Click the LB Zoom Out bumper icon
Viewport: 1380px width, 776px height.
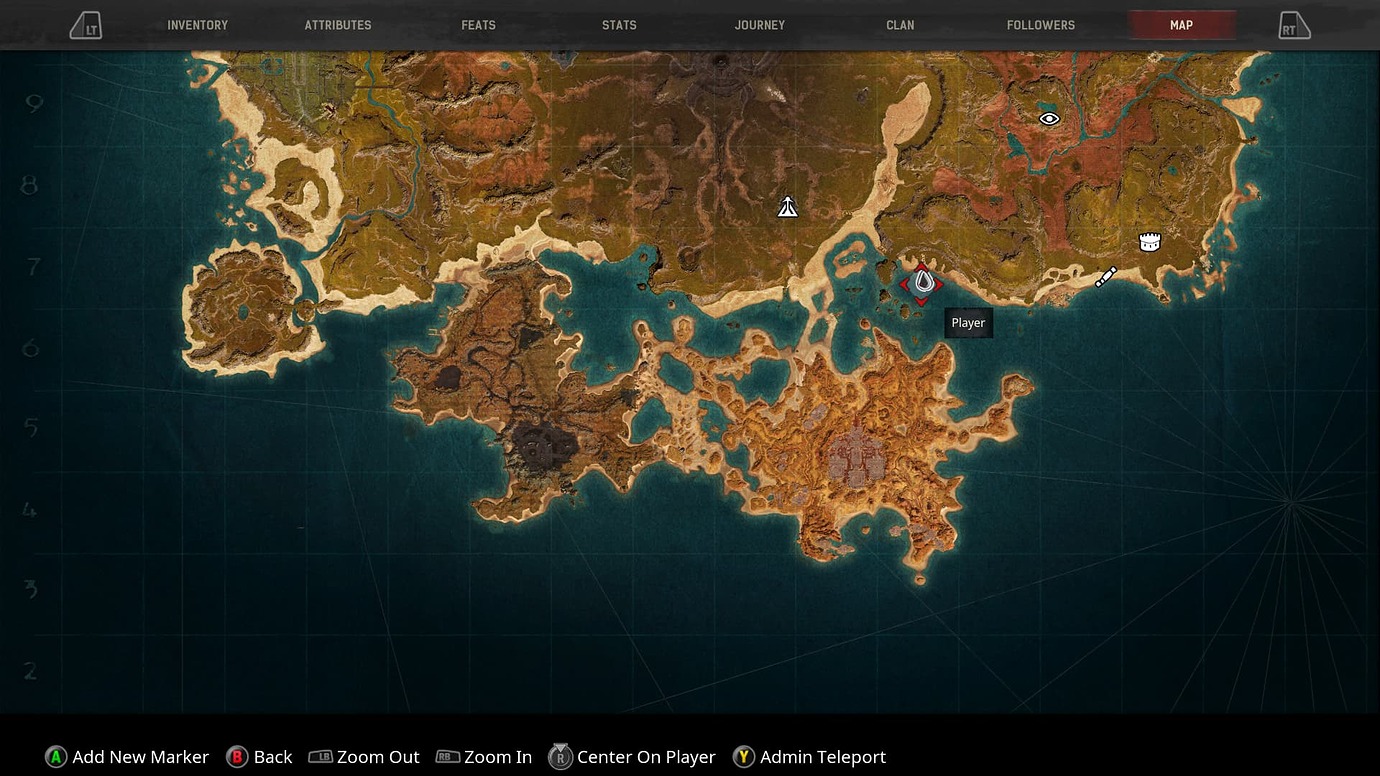pos(320,757)
